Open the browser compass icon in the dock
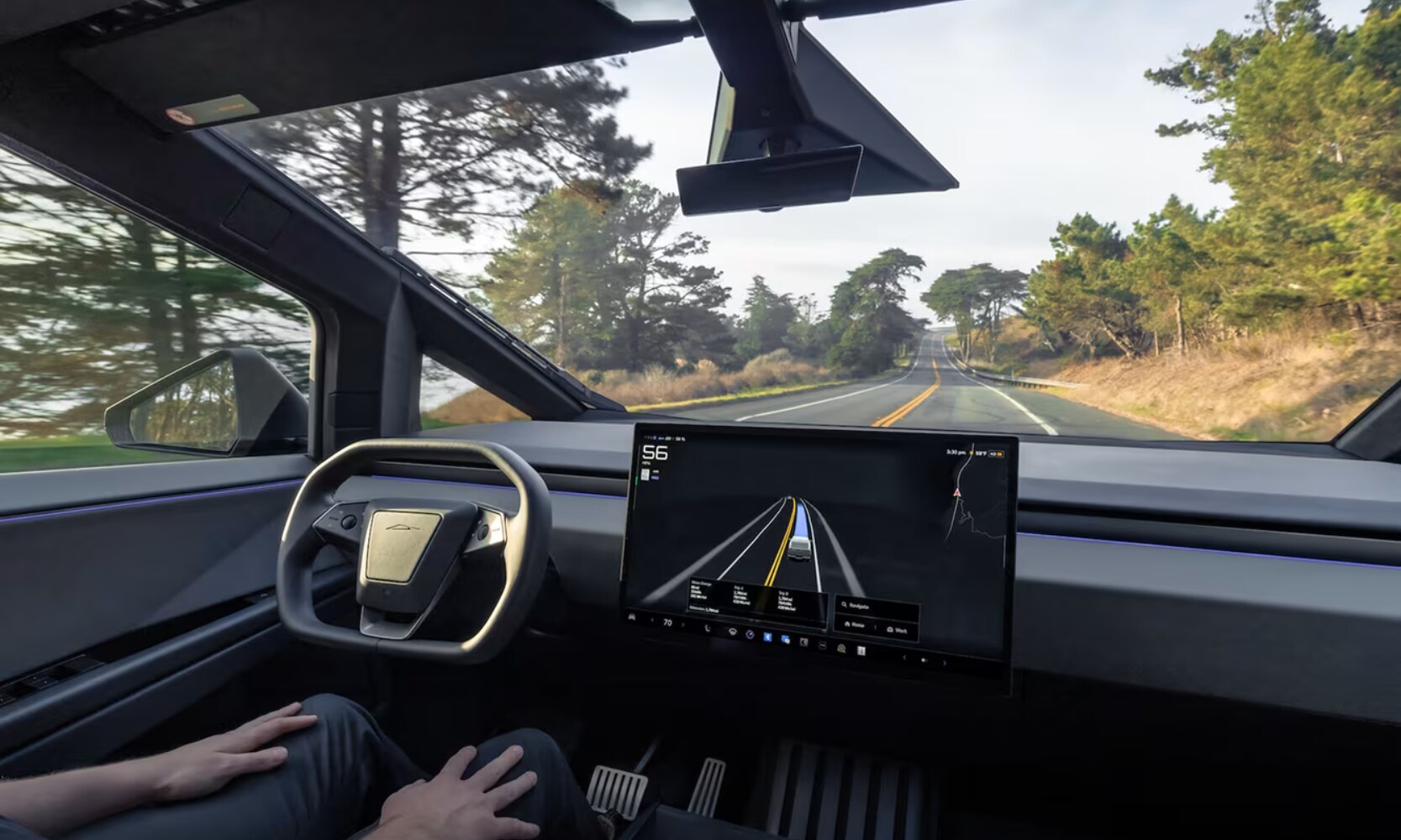 click(x=750, y=635)
